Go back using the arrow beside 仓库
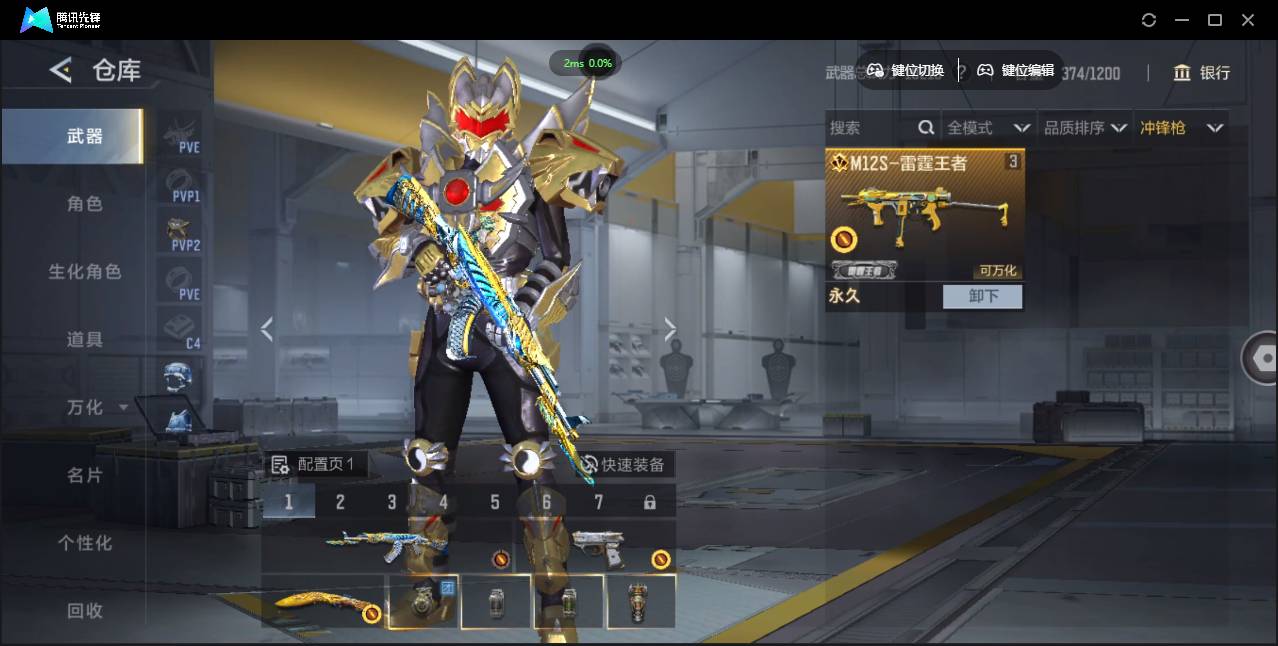 coord(61,70)
